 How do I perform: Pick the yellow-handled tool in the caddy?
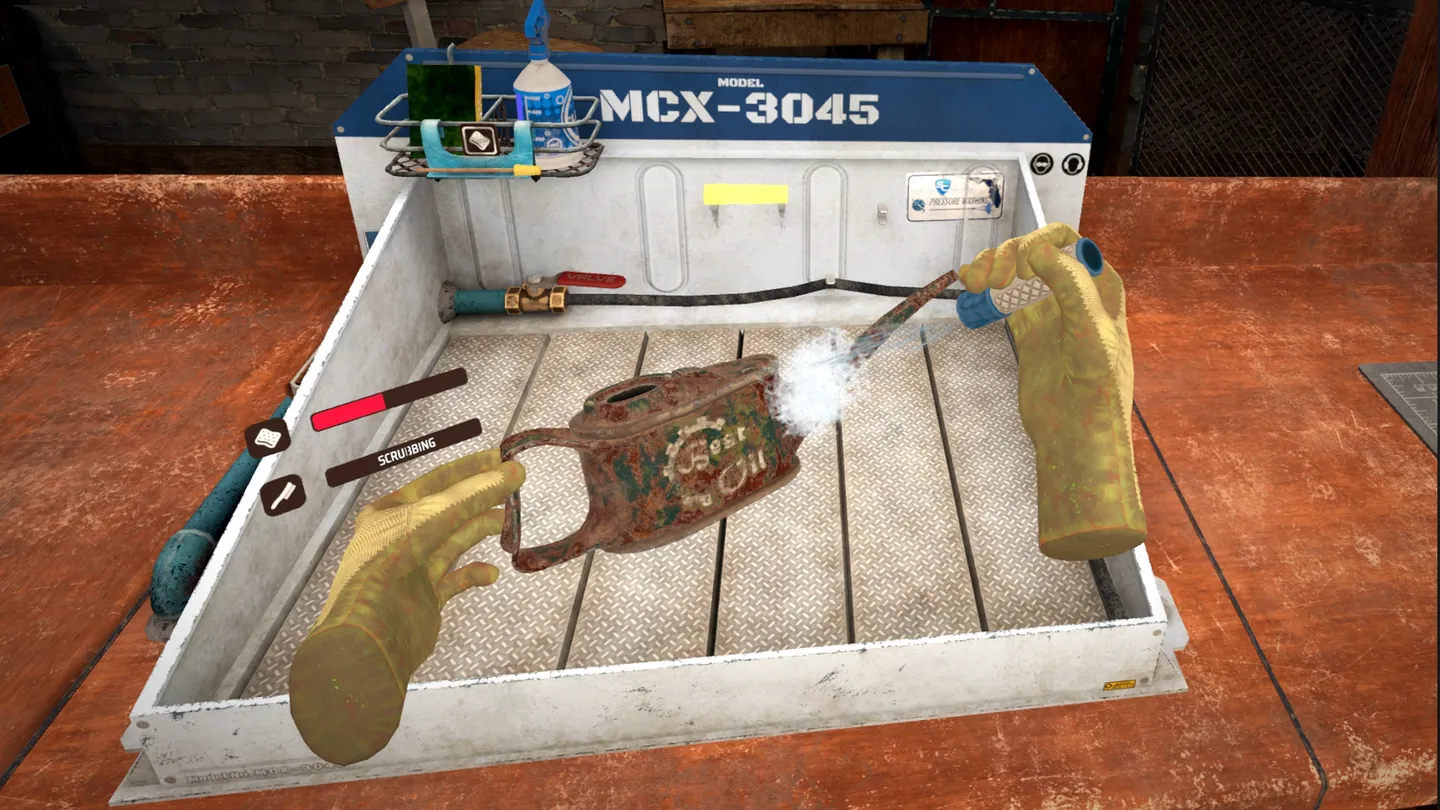523,169
